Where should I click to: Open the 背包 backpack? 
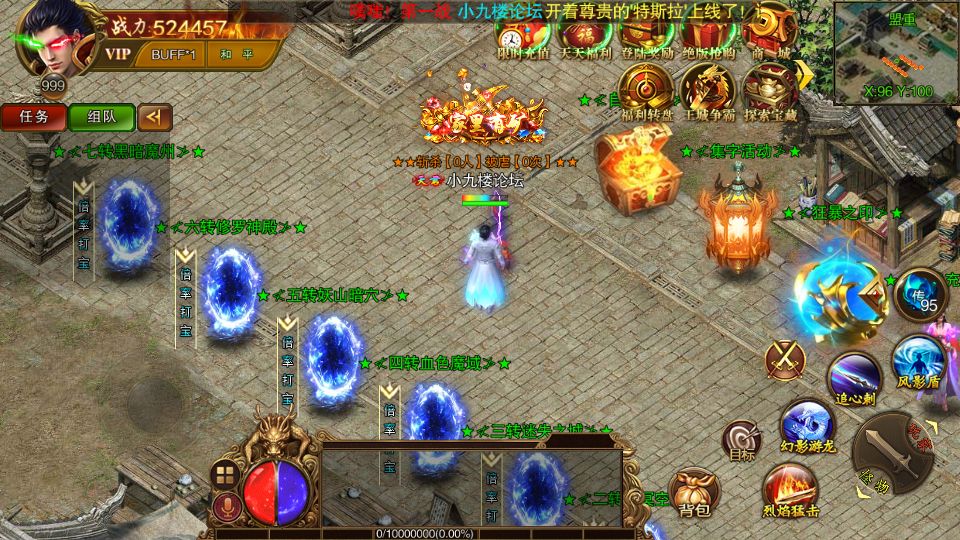click(694, 492)
